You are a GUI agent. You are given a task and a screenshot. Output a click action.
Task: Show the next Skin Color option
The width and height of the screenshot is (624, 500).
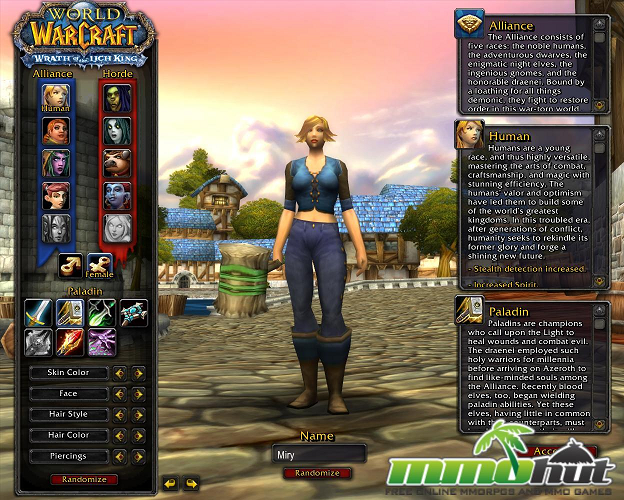[x=139, y=373]
